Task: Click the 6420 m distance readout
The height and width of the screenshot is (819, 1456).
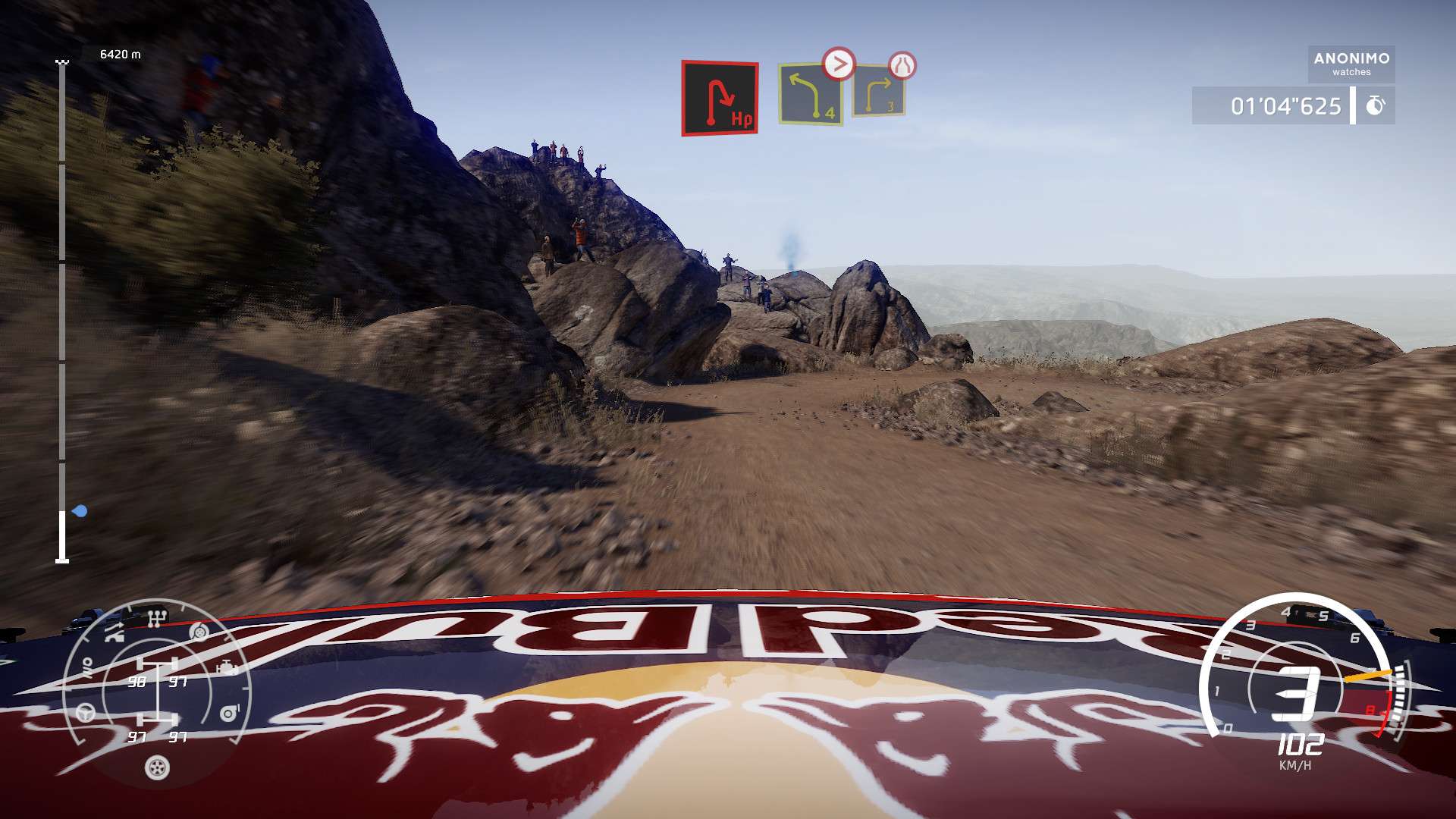Action: pyautogui.click(x=120, y=54)
